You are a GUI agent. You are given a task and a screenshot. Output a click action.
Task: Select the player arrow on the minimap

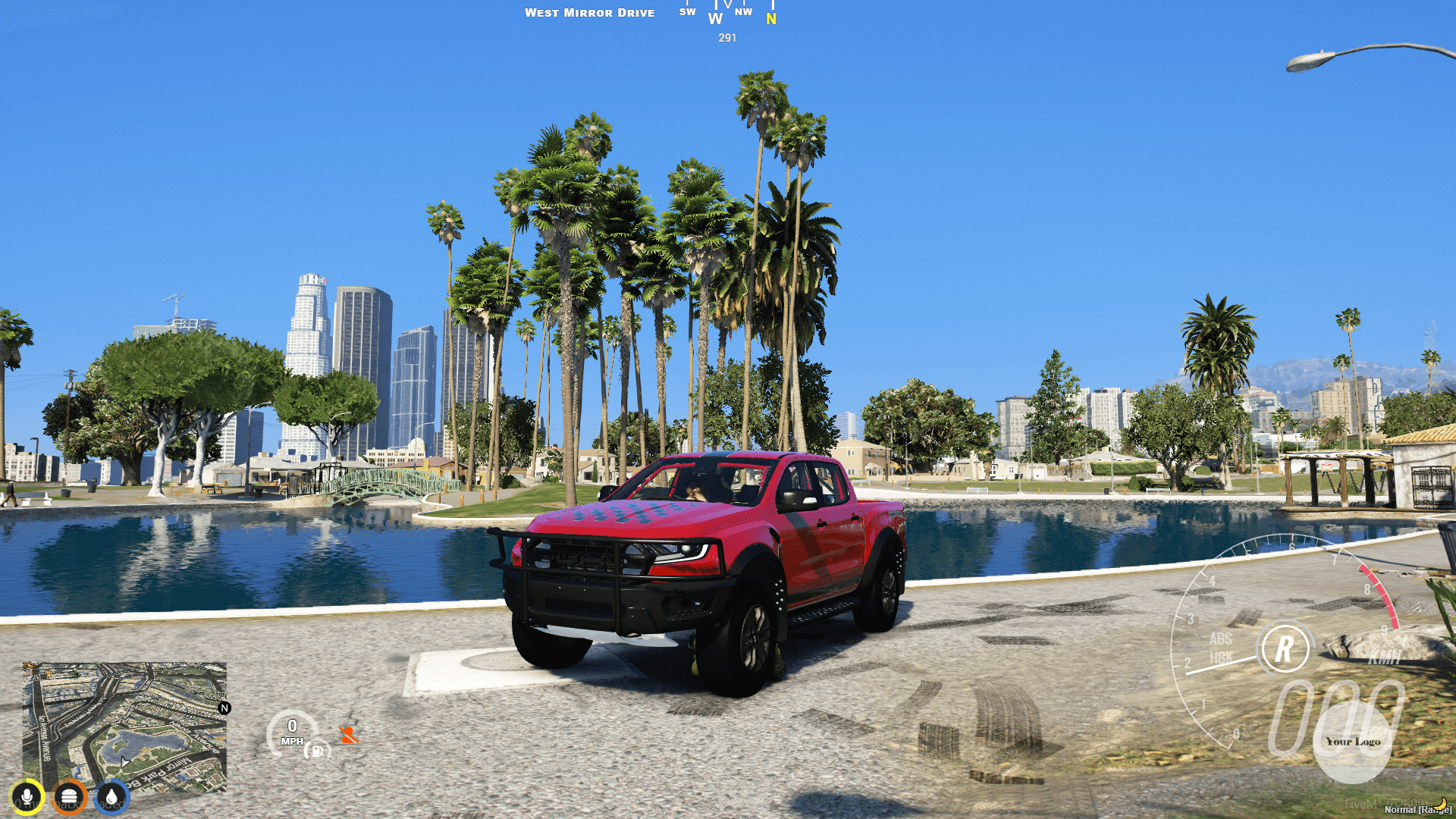[x=124, y=761]
